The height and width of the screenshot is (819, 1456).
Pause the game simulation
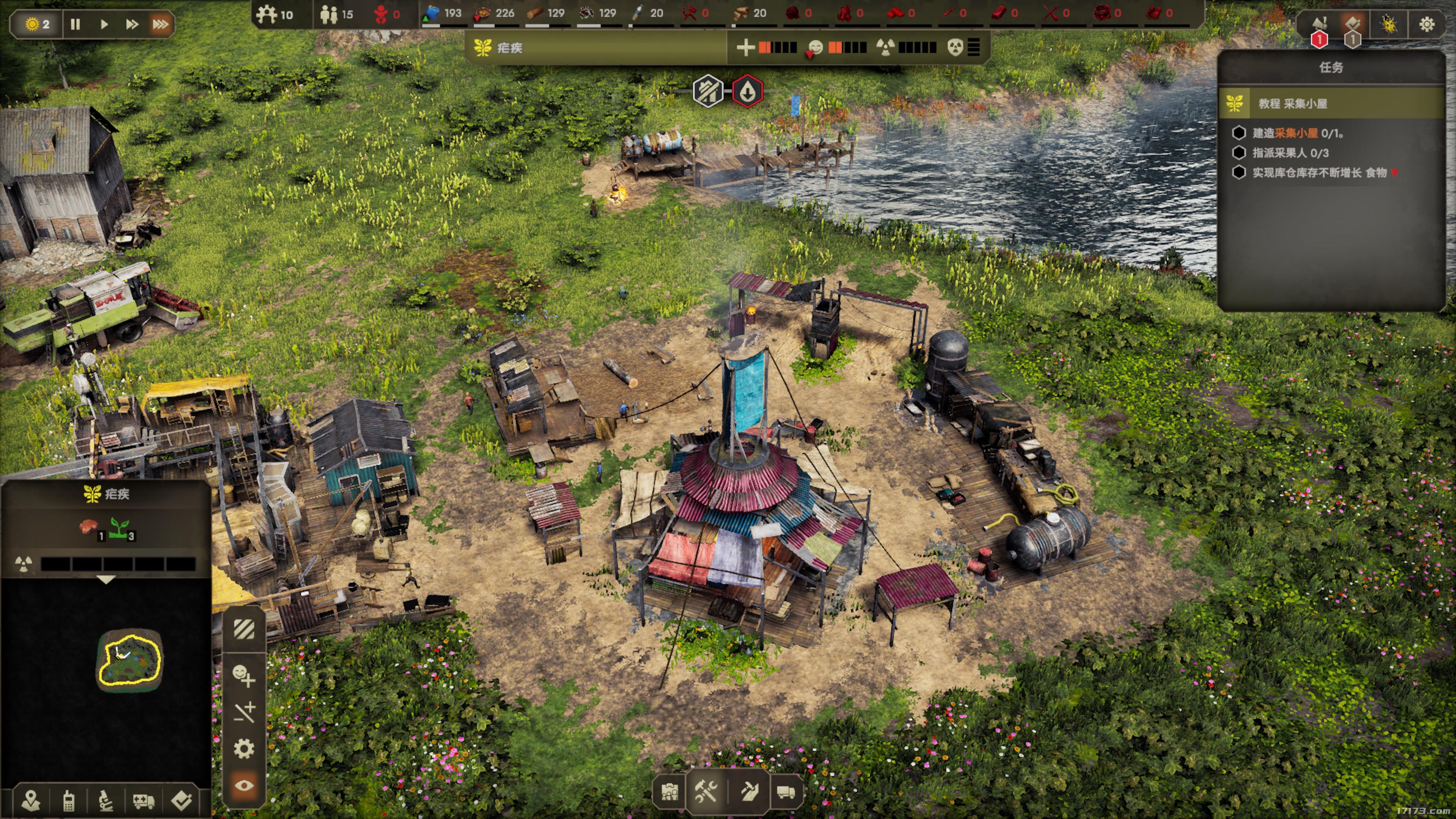75,24
